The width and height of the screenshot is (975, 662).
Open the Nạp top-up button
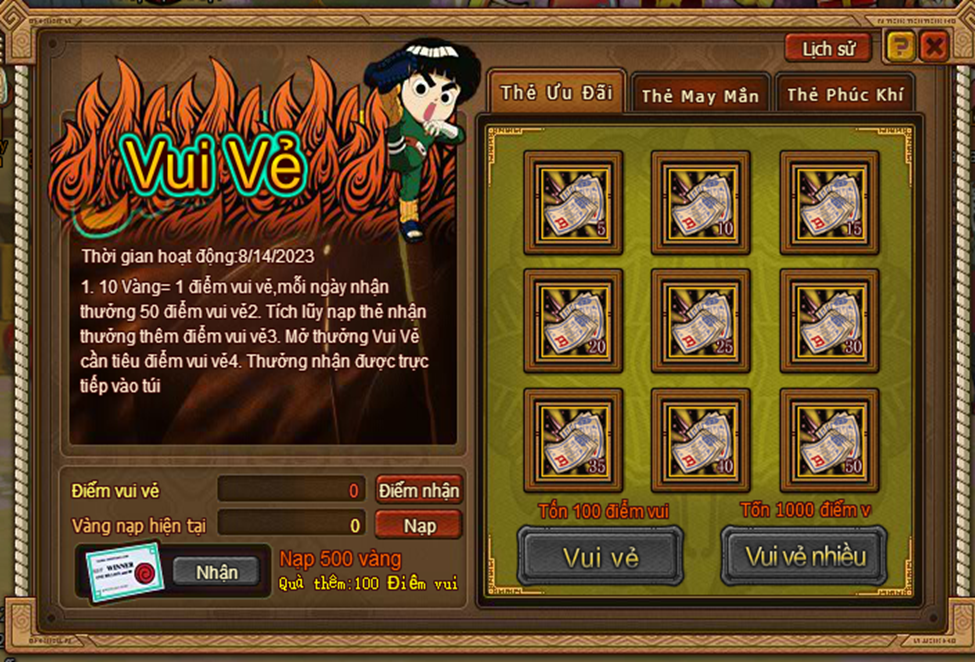(419, 524)
